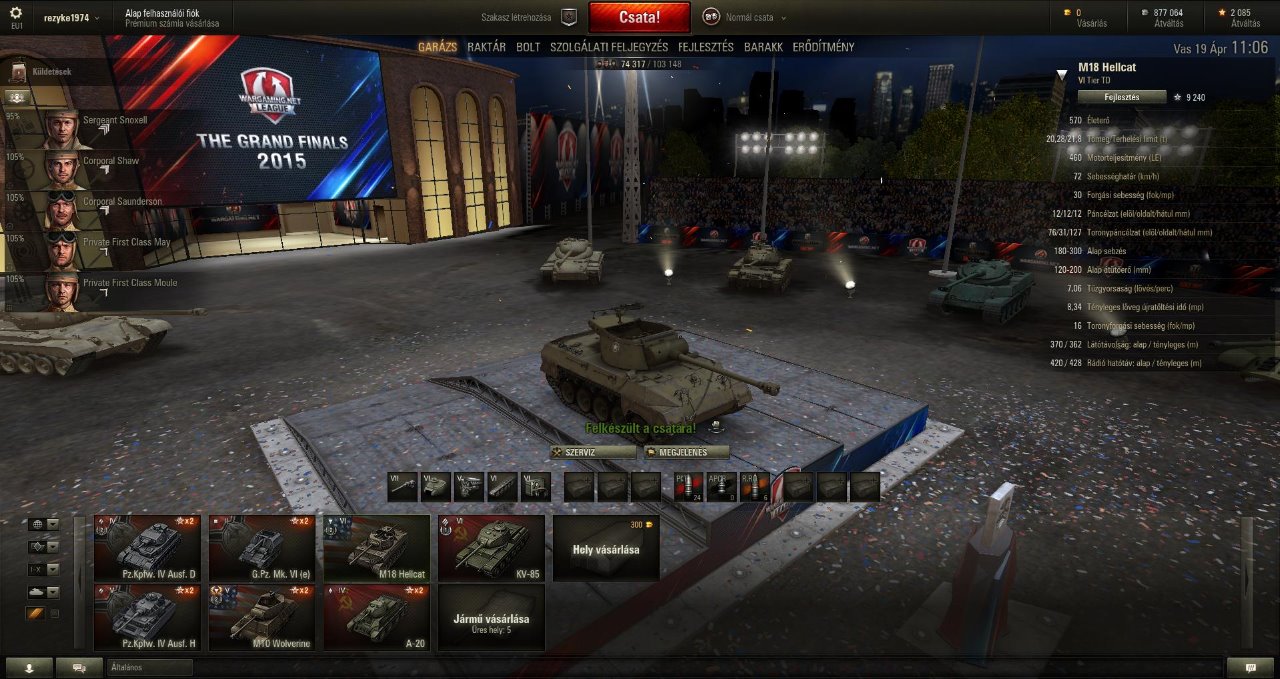Select the KV-85 tank in carousel
The image size is (1280, 679).
[491, 548]
